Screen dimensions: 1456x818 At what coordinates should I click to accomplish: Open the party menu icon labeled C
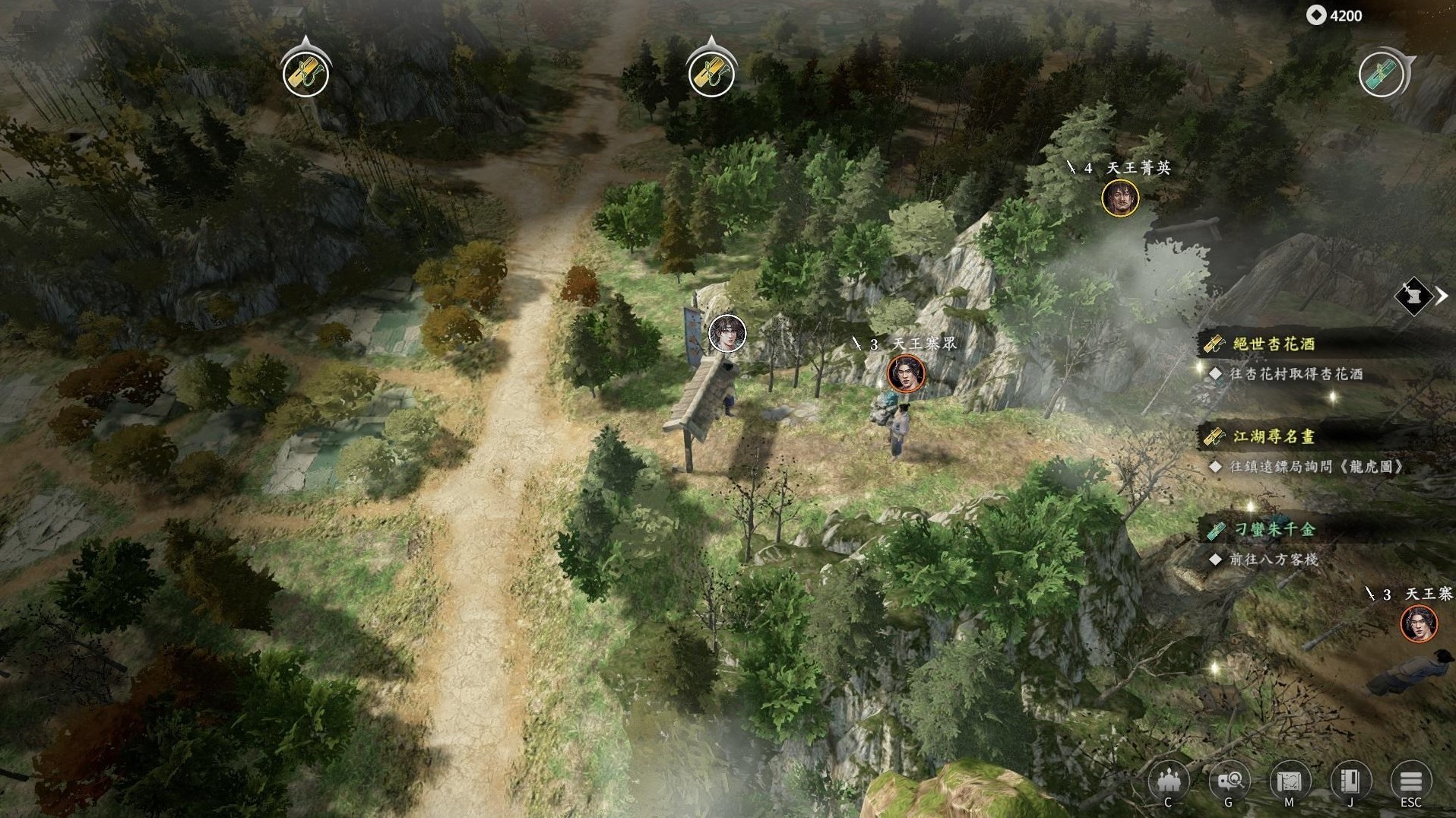[1168, 781]
